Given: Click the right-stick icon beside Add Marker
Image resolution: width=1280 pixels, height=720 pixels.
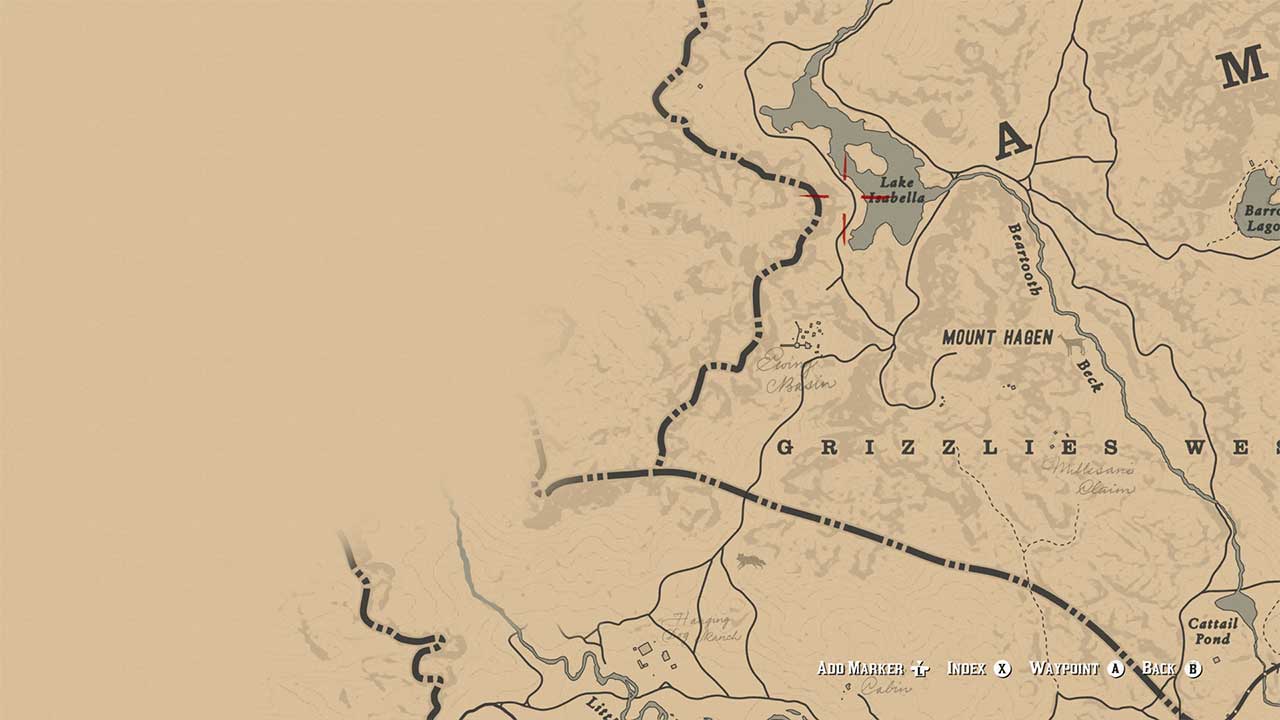Looking at the screenshot, I should coord(918,669).
